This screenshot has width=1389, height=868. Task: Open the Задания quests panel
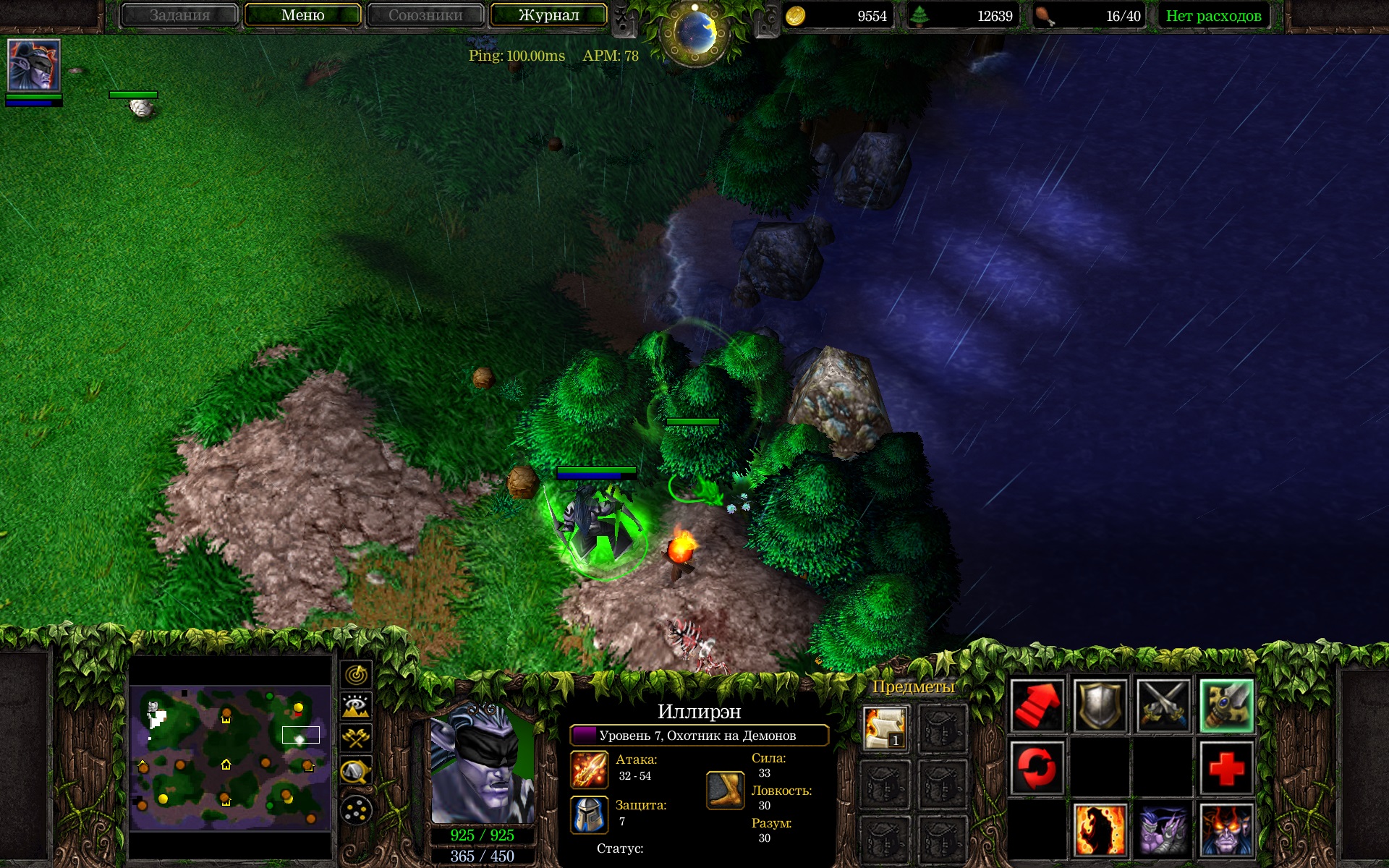click(x=179, y=15)
